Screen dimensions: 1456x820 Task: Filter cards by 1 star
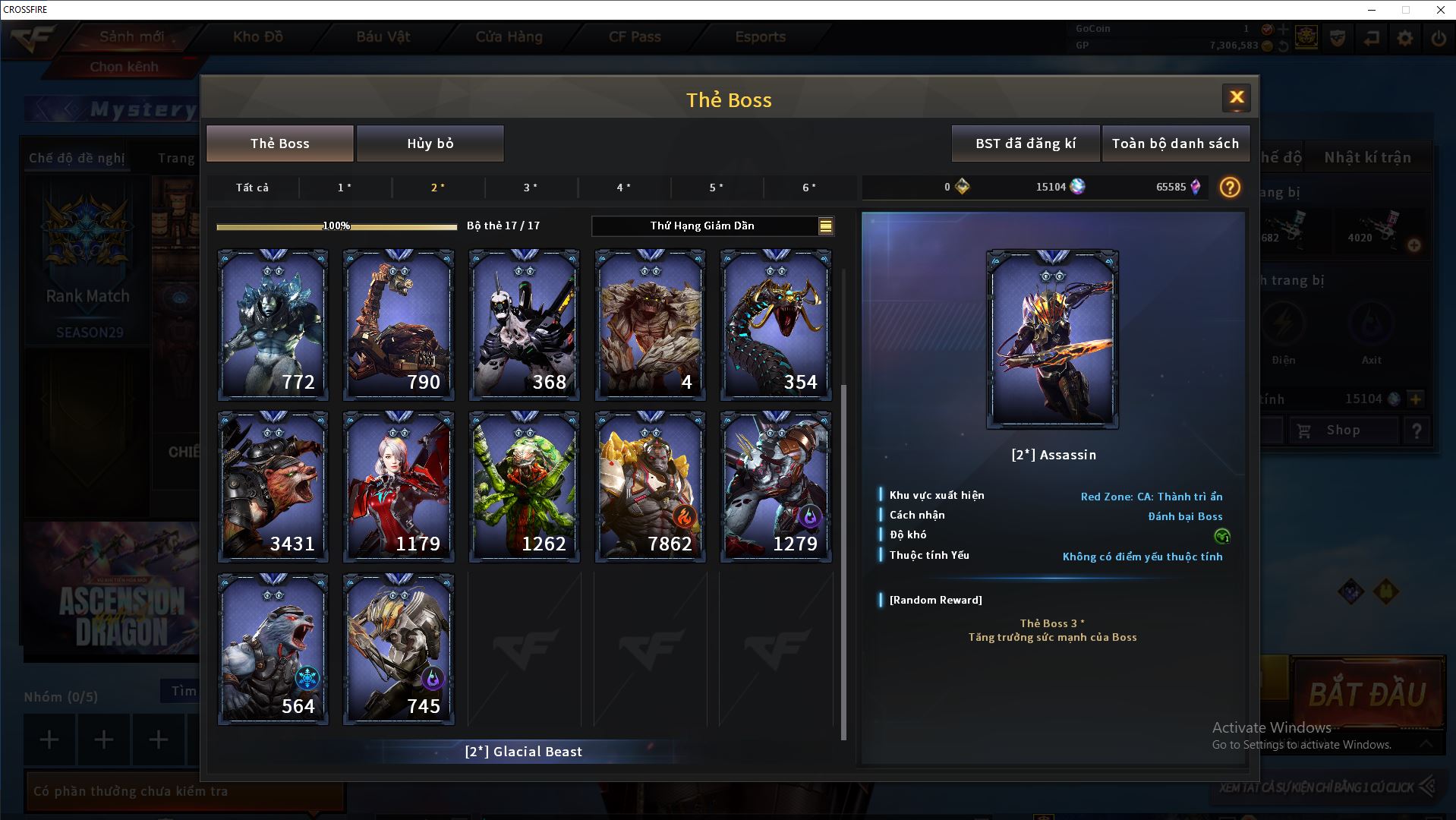[345, 188]
